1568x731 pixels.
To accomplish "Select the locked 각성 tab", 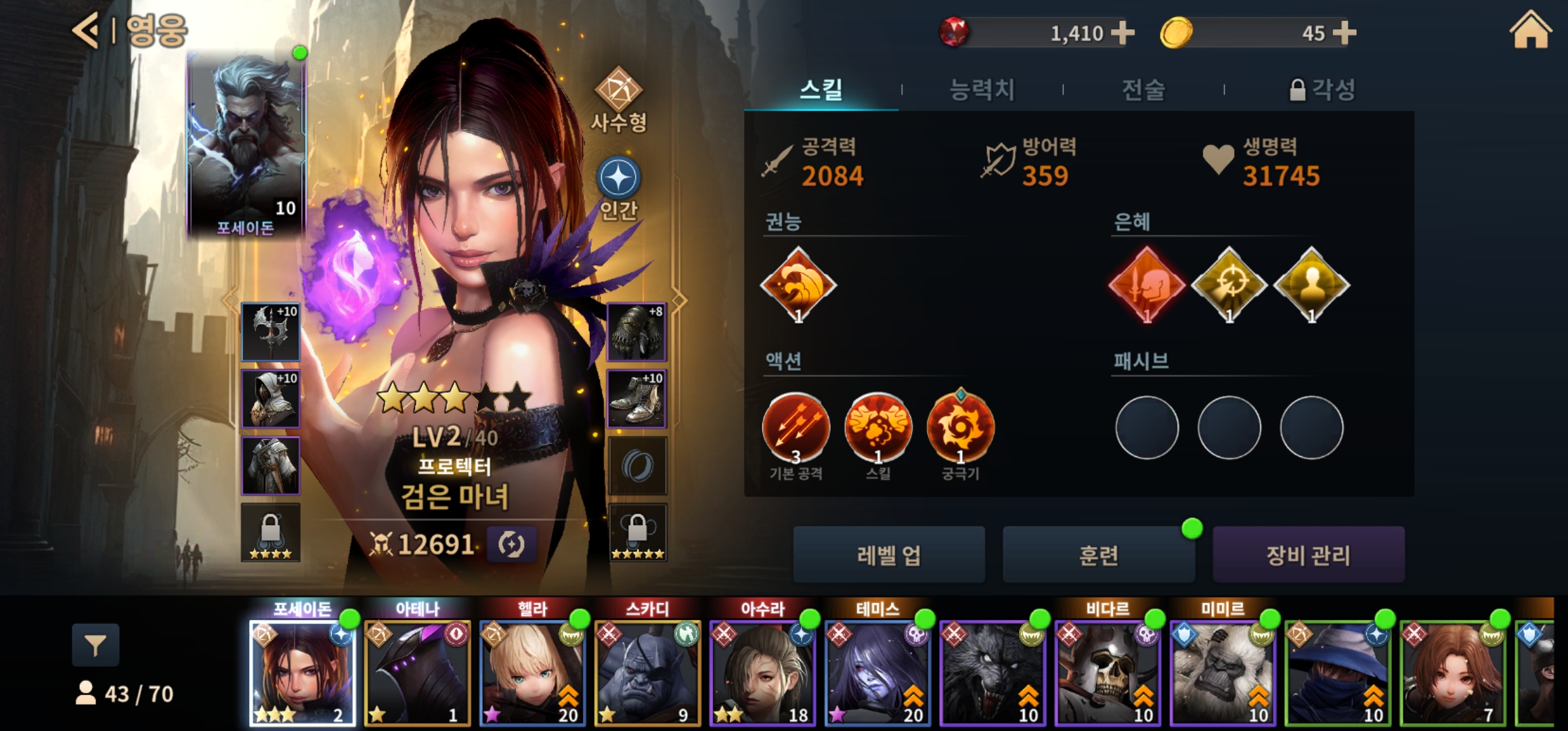I will click(x=1322, y=89).
